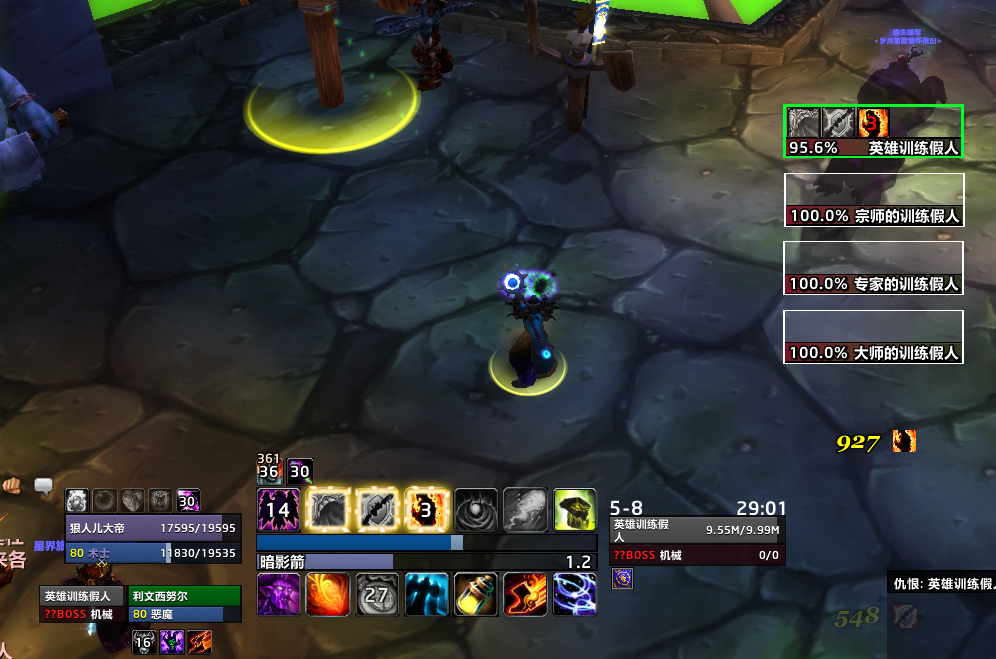Click the 狼人儿大帝 player frame

pos(152,529)
